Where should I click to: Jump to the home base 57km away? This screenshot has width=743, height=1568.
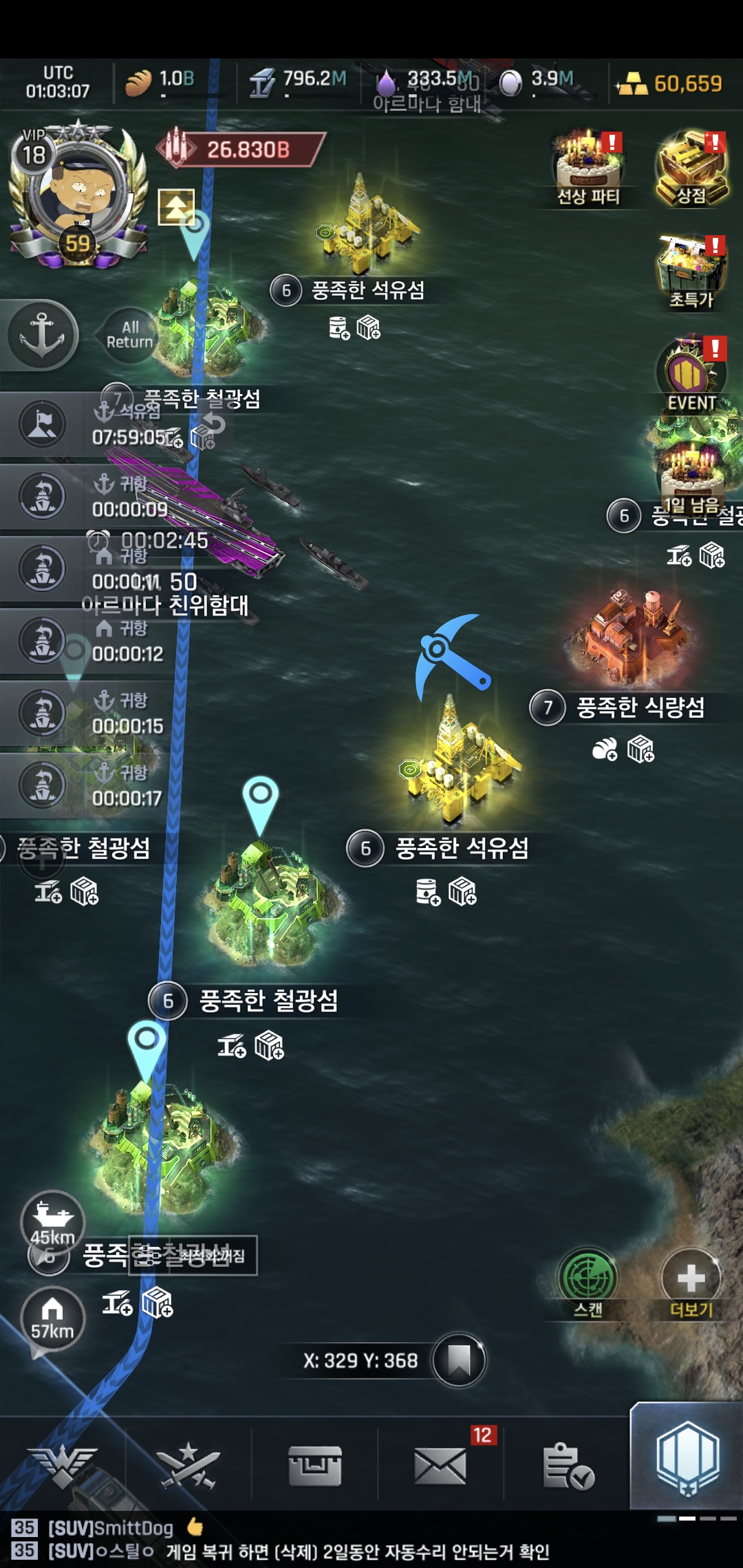click(52, 1317)
